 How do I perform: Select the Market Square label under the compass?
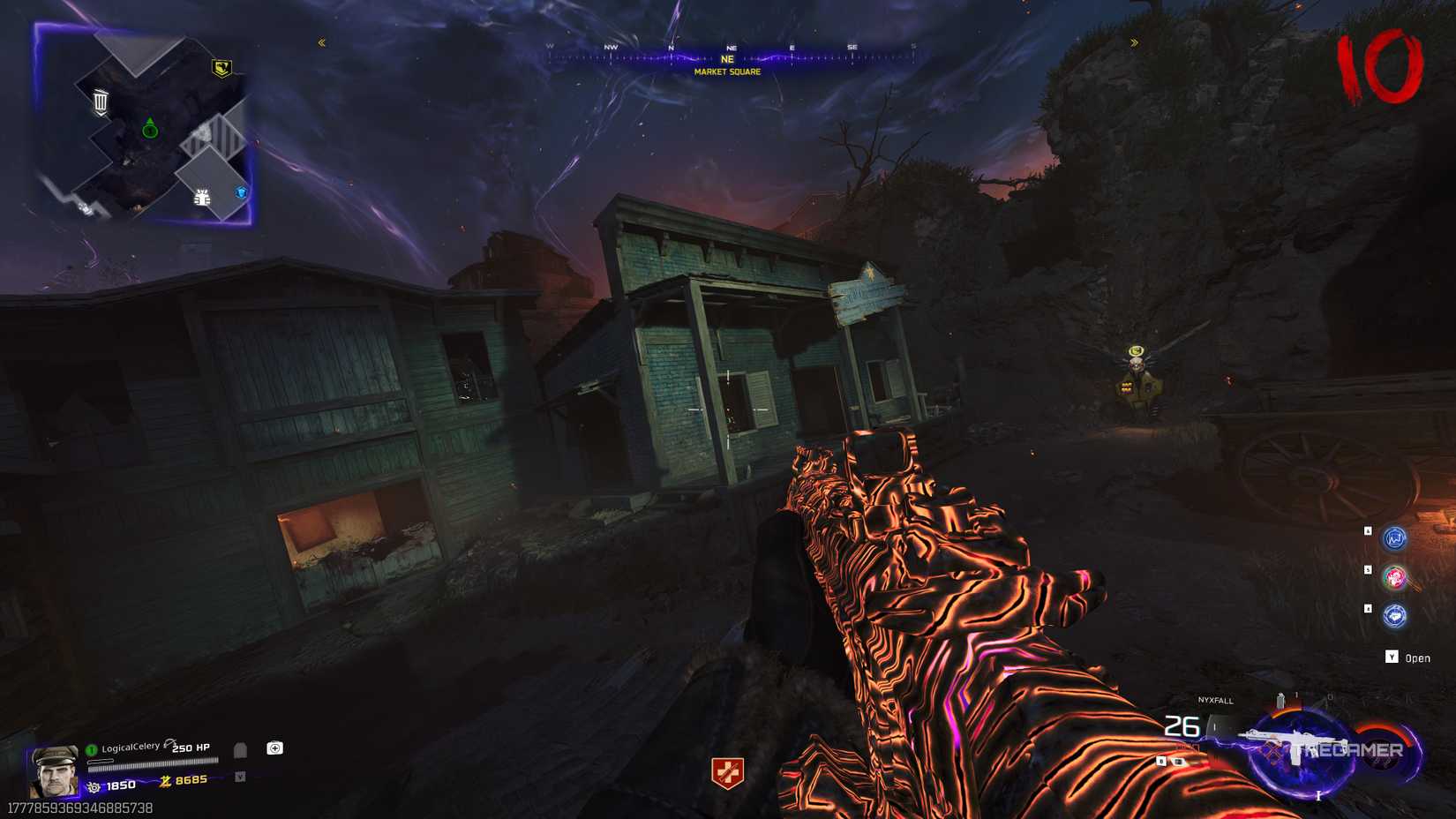tap(727, 72)
